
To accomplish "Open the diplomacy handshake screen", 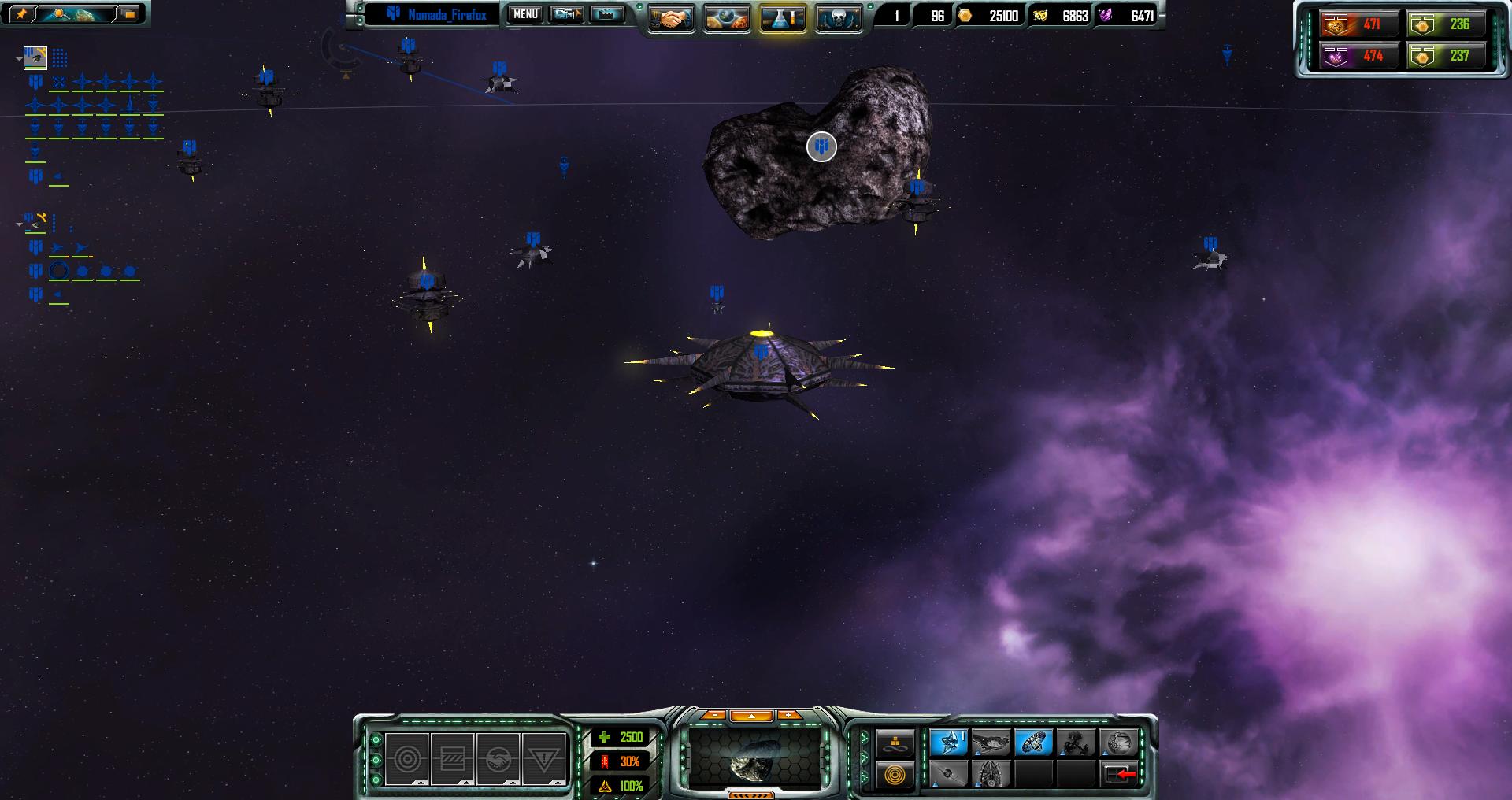I will (x=670, y=18).
